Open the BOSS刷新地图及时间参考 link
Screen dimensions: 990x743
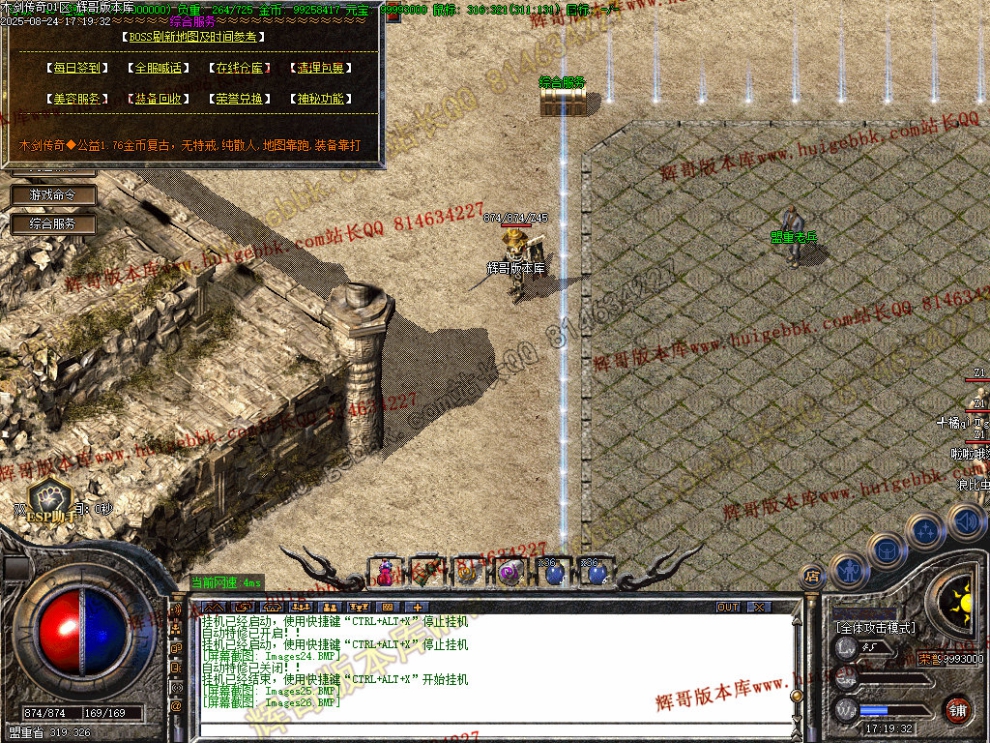click(194, 37)
